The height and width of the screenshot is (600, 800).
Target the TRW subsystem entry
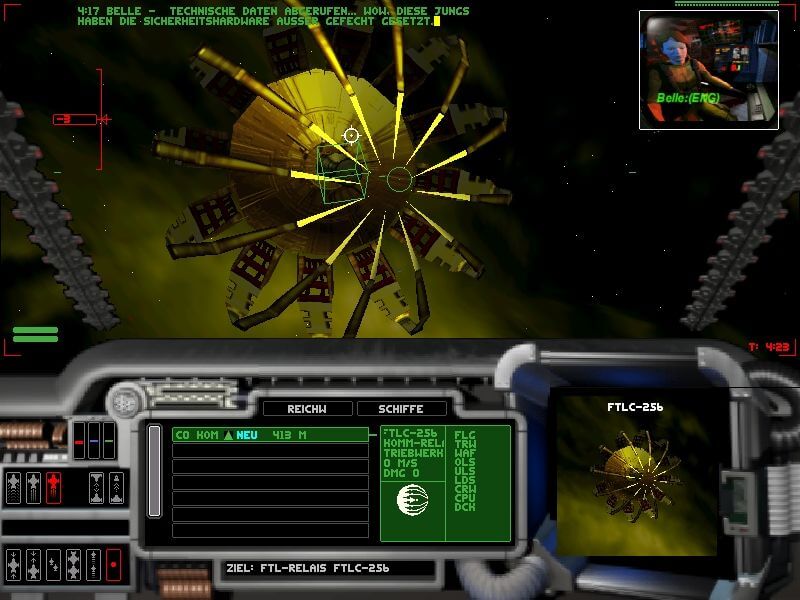click(465, 444)
